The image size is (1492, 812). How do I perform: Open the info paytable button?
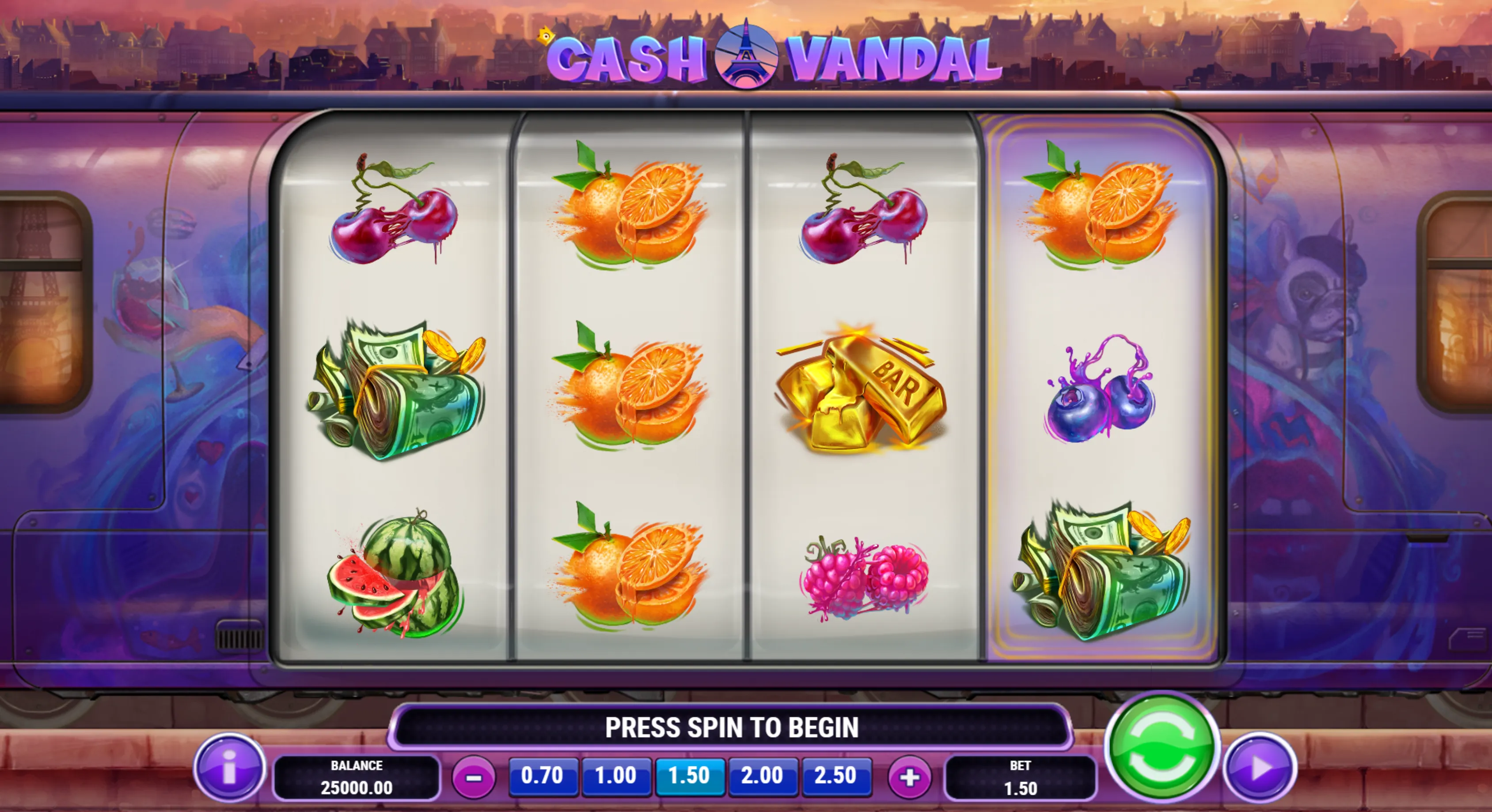229,767
